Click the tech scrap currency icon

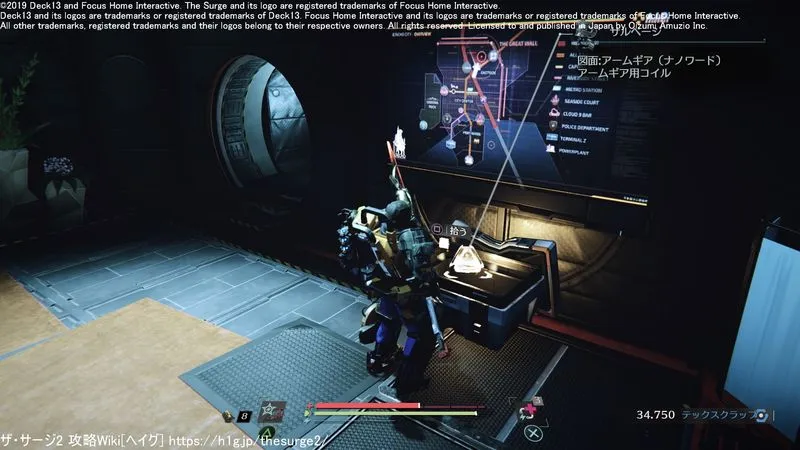(x=763, y=415)
